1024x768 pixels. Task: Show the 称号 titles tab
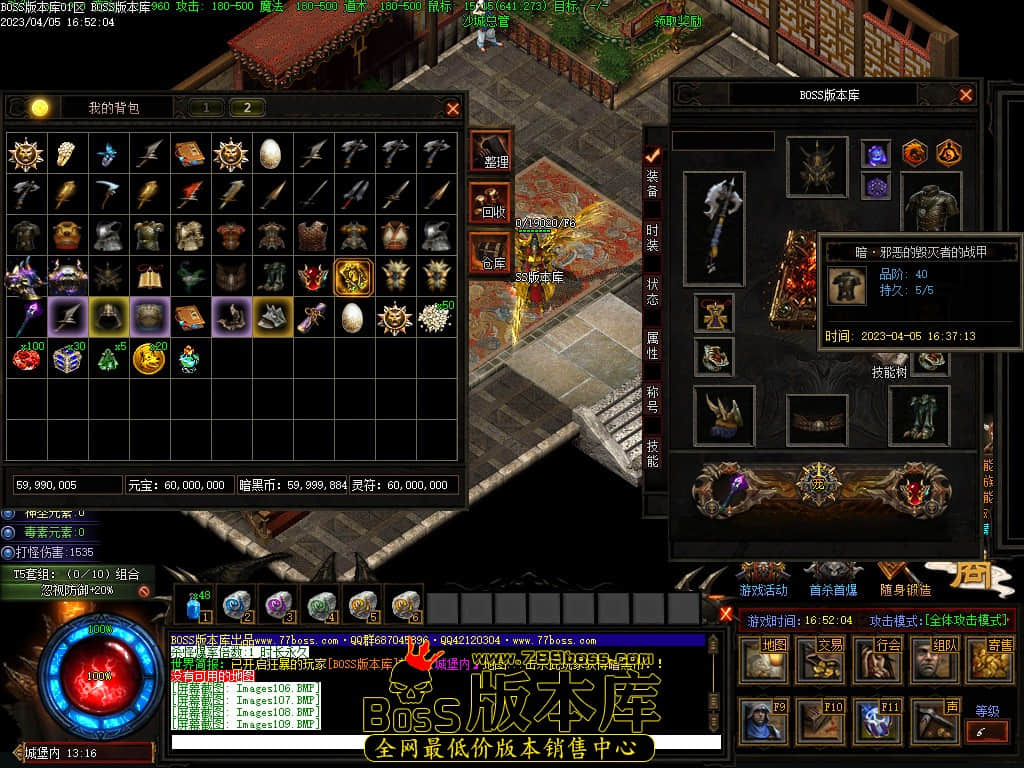coord(652,399)
